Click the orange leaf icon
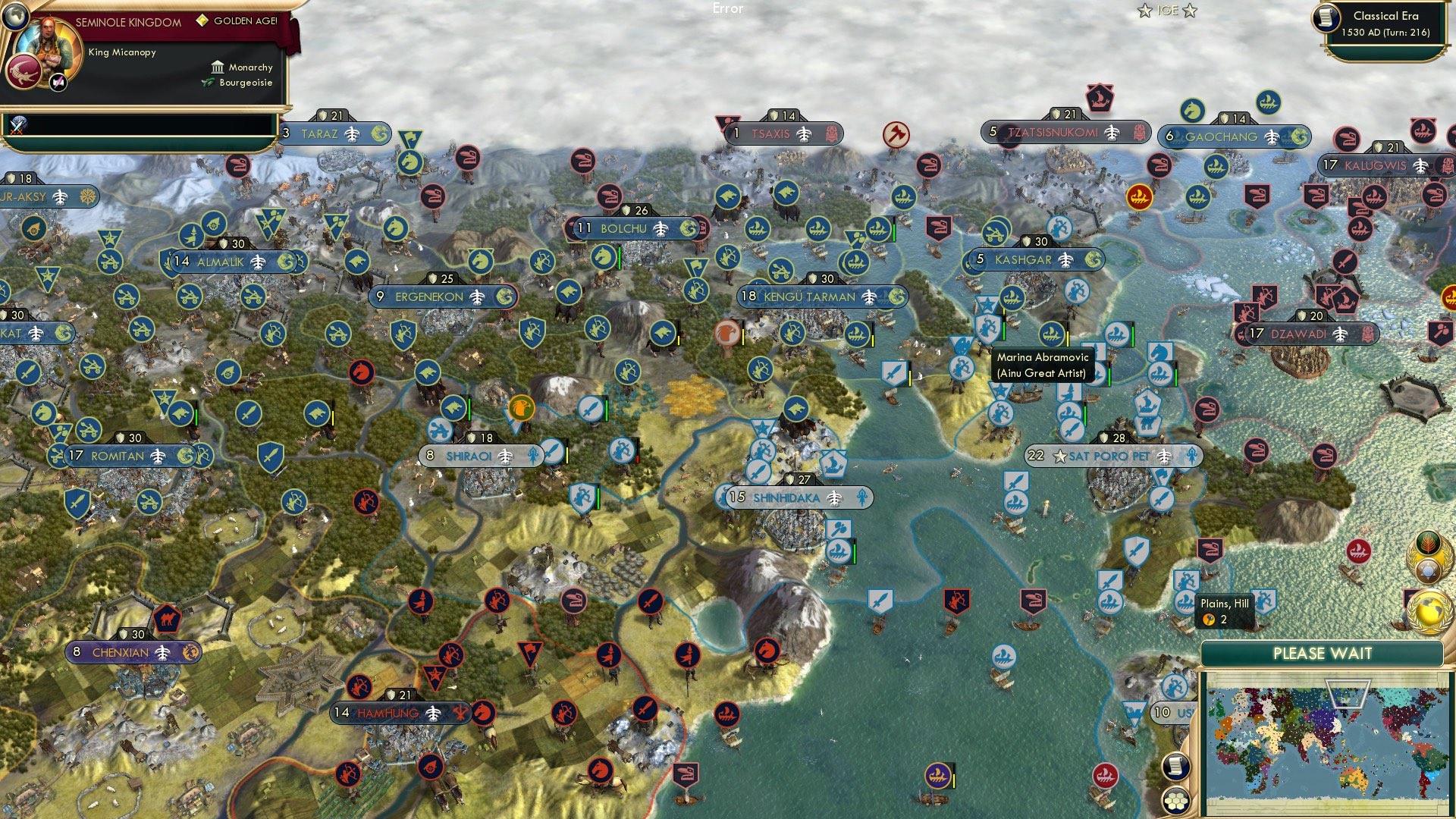This screenshot has width=1456, height=819. pos(1429,544)
